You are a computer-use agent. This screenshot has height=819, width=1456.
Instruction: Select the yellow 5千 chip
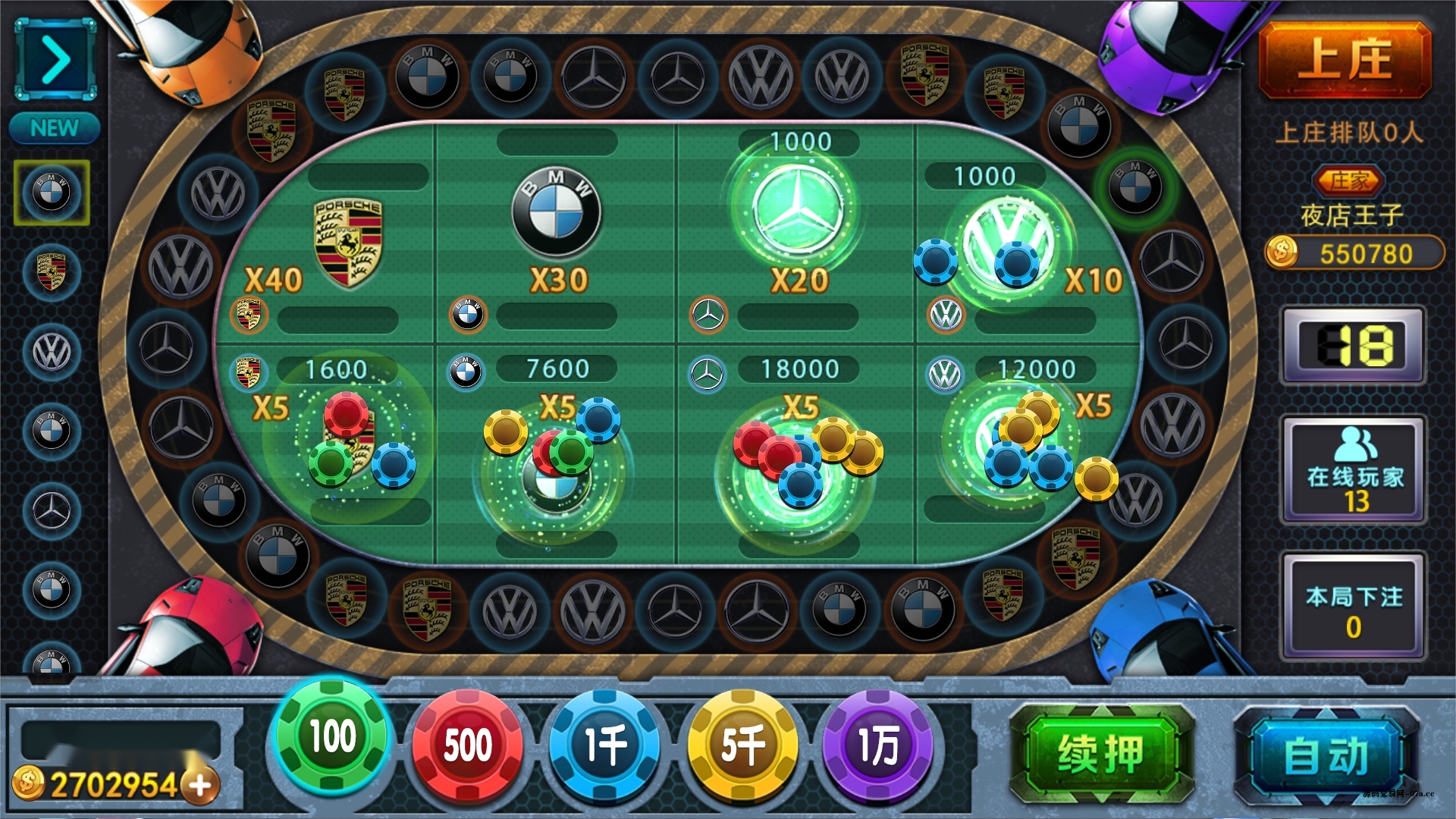[742, 745]
